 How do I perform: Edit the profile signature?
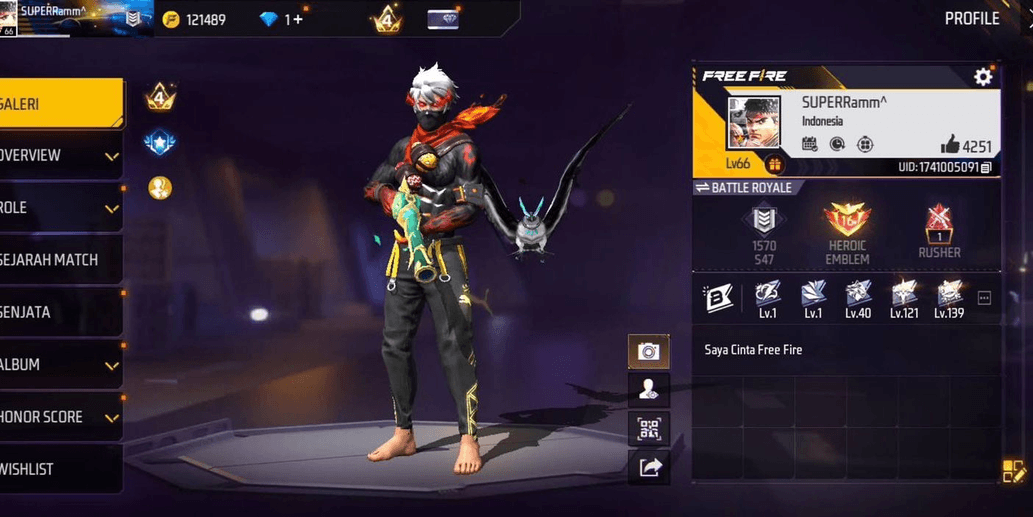pyautogui.click(x=1014, y=471)
